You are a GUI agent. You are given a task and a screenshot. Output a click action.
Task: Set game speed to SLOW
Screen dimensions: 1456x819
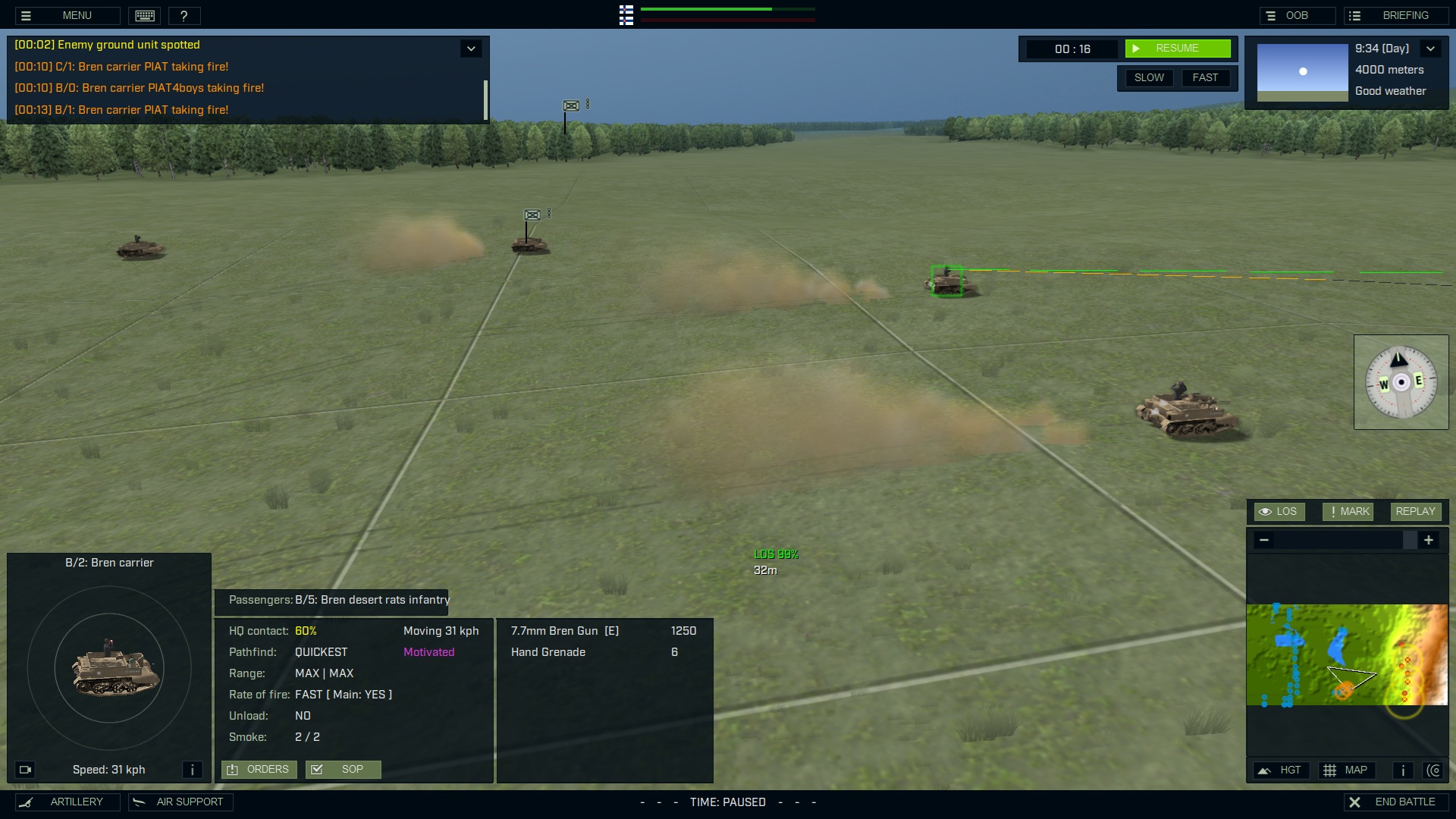1149,77
